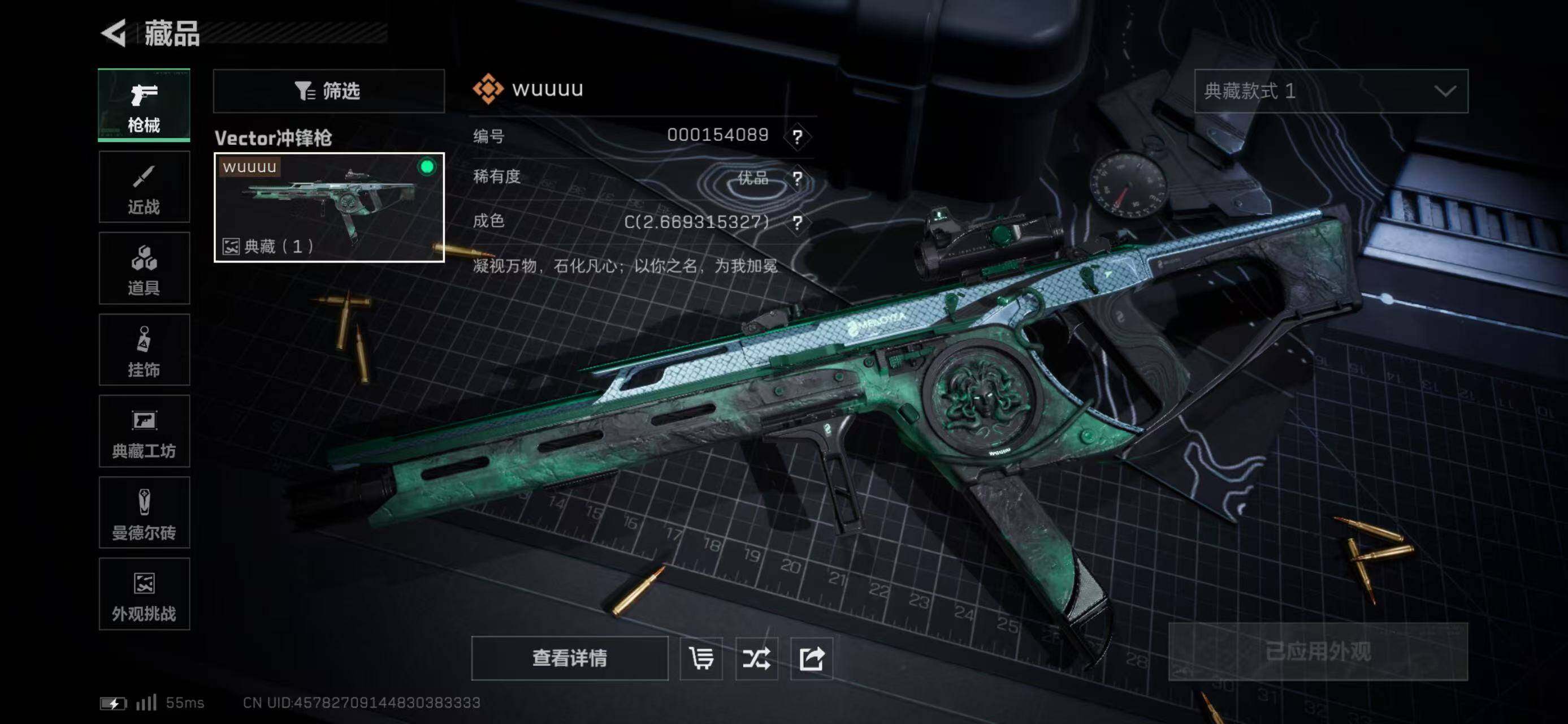
Task: Expand the 典藏款式 1 dropdown
Action: [1331, 91]
